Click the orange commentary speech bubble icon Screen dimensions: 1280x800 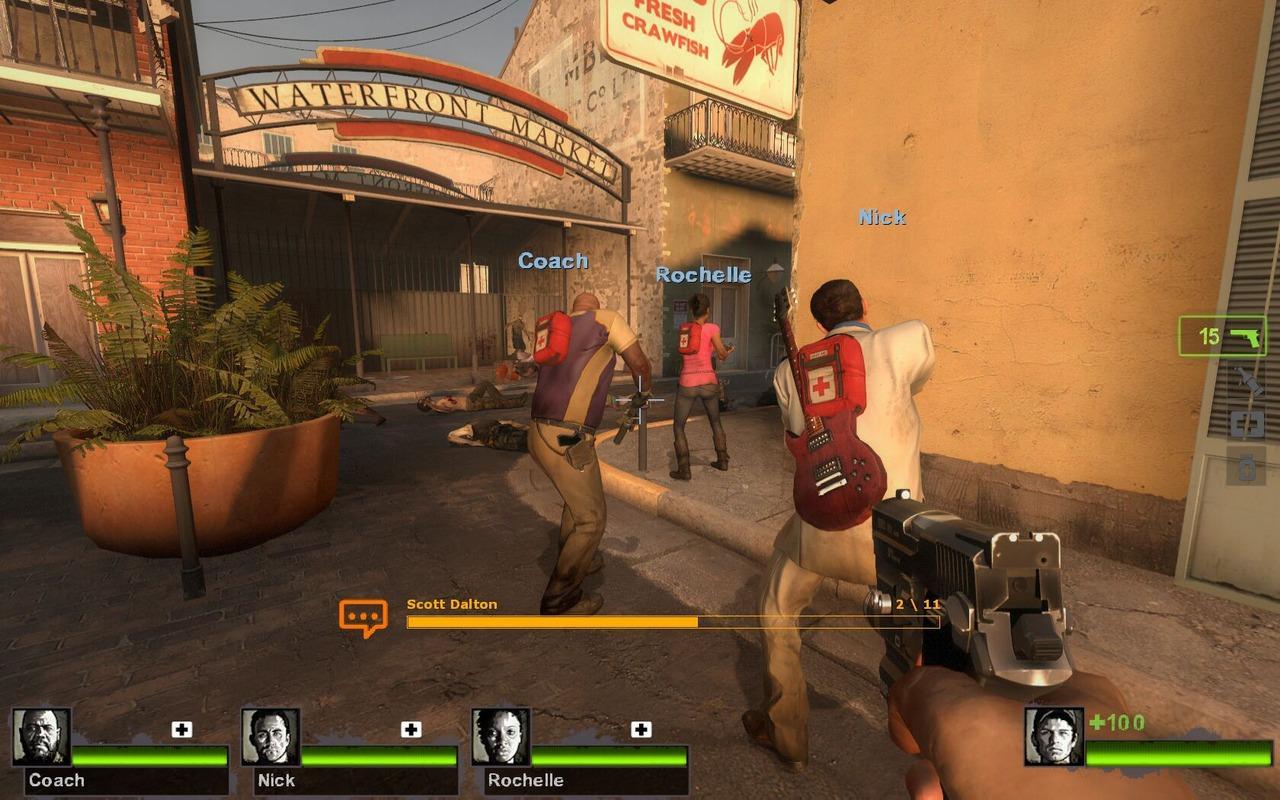coord(363,617)
